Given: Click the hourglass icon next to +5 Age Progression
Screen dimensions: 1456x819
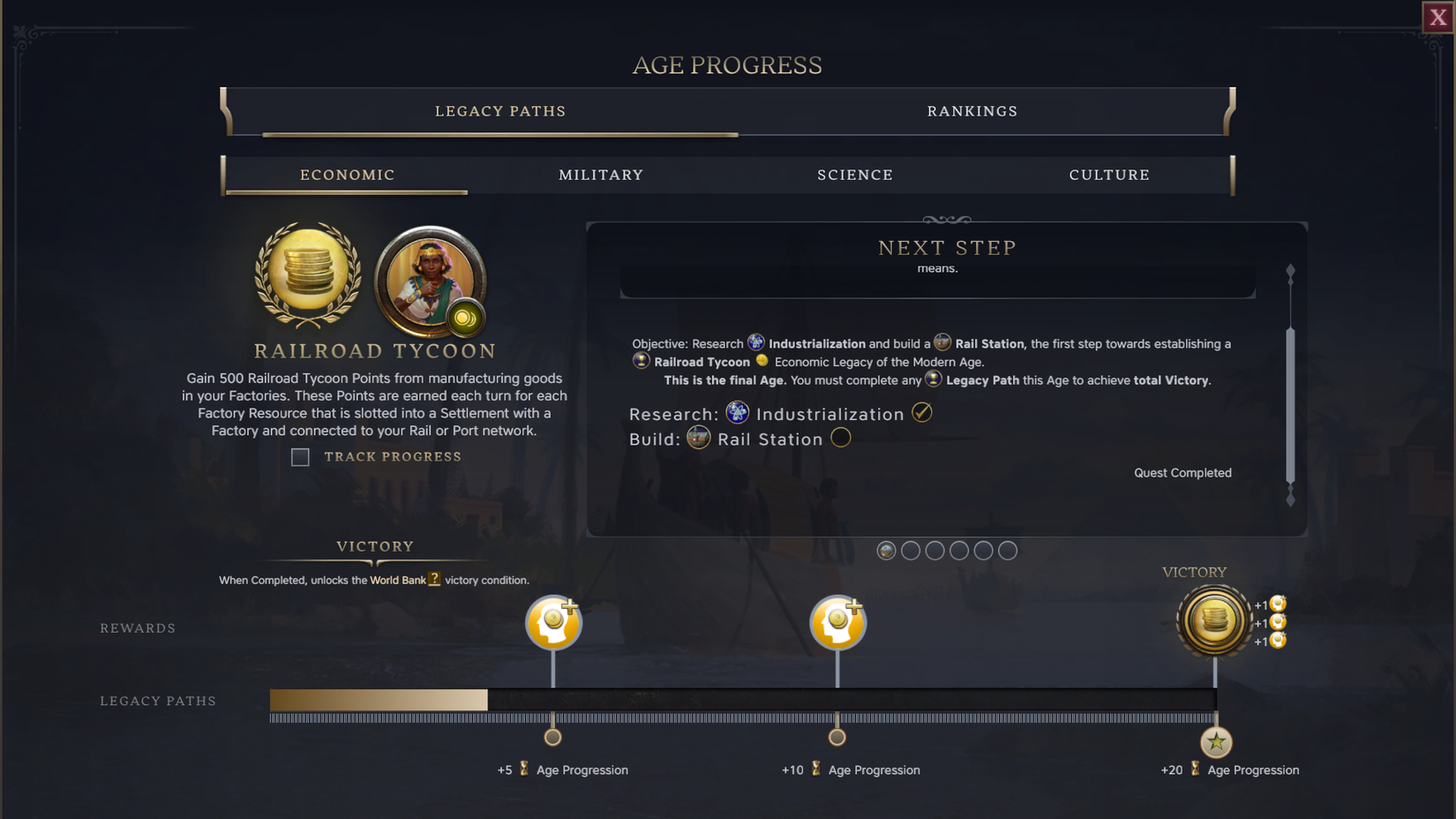Looking at the screenshot, I should (522, 770).
